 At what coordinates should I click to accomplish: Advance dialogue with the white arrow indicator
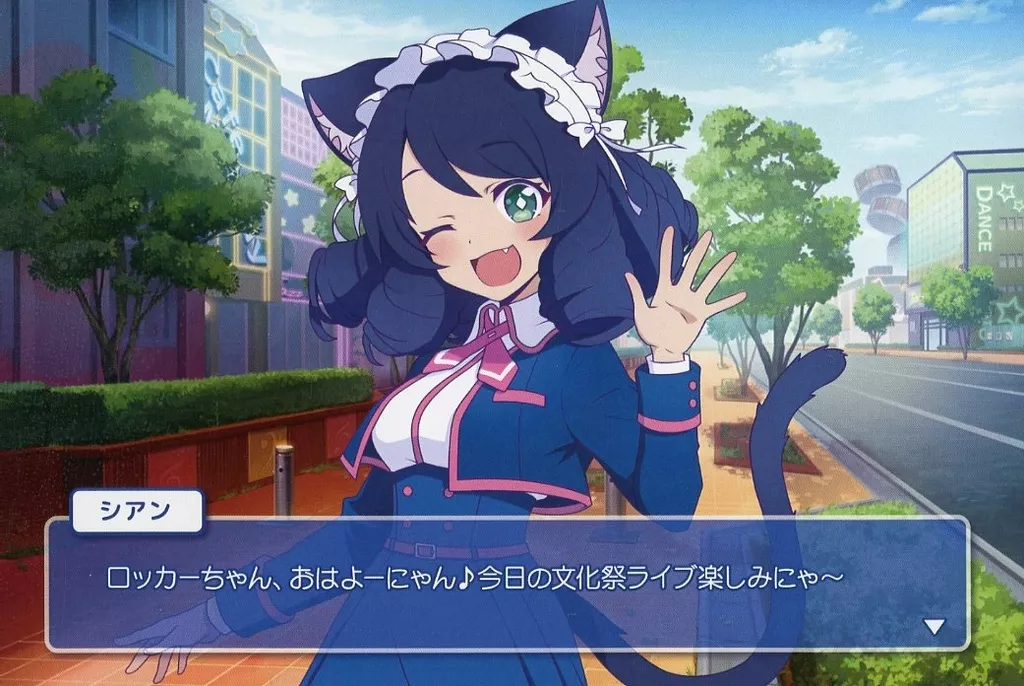coord(934,627)
